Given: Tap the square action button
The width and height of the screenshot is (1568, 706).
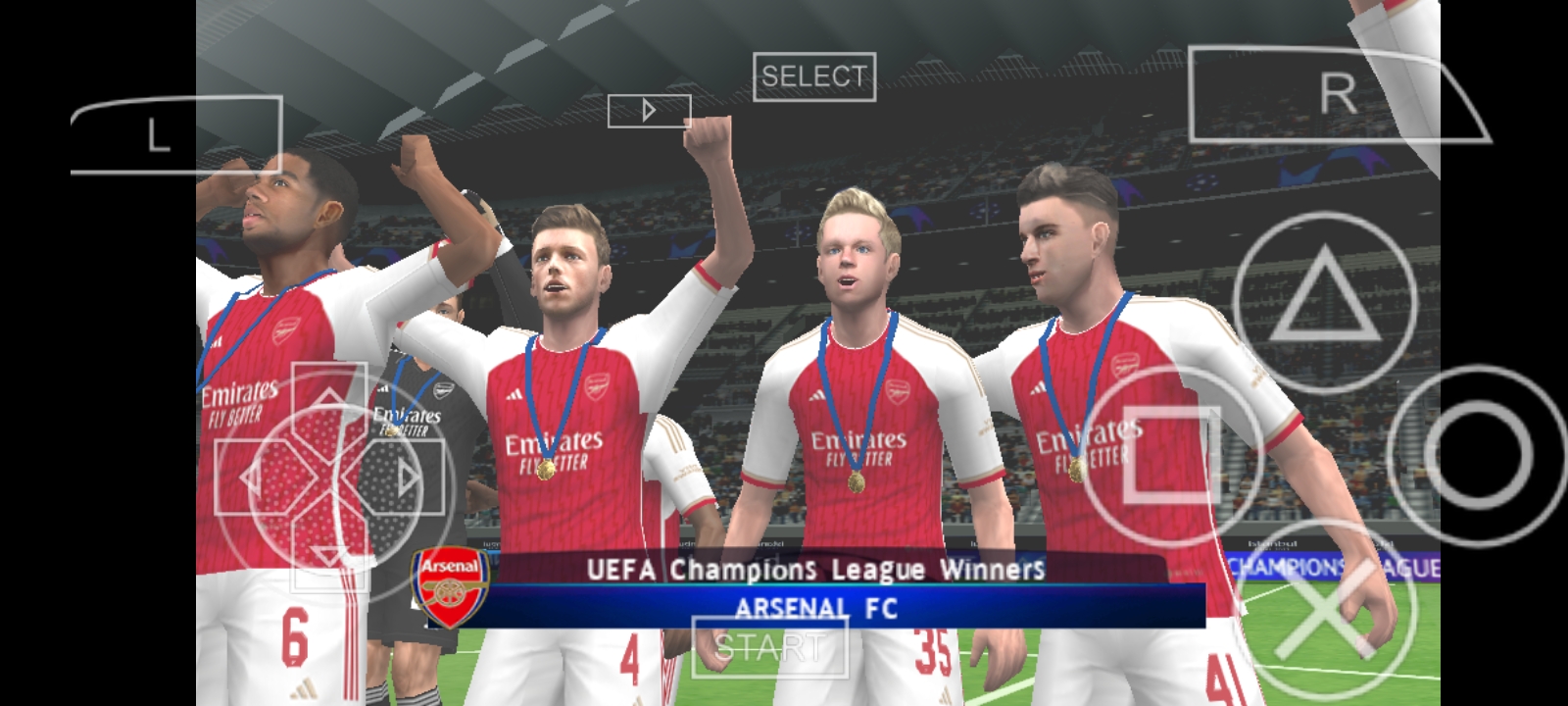Looking at the screenshot, I should 1172,455.
